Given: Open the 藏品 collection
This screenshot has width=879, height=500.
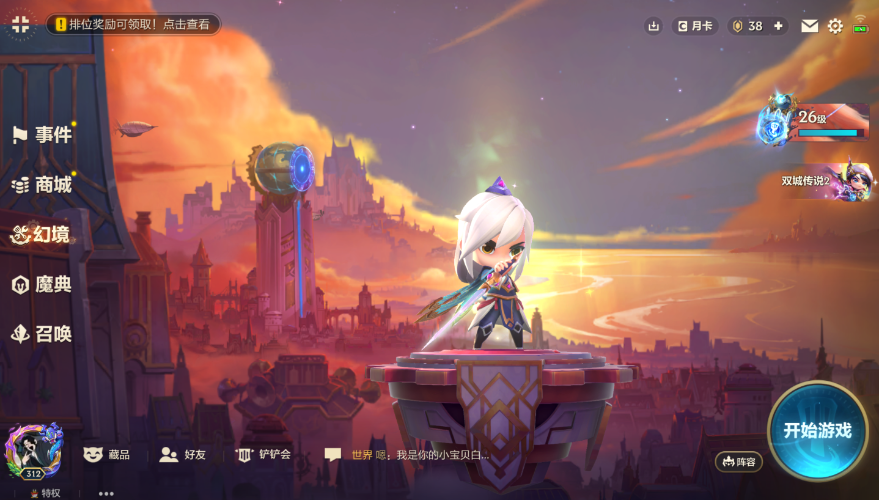Looking at the screenshot, I should click(x=108, y=455).
